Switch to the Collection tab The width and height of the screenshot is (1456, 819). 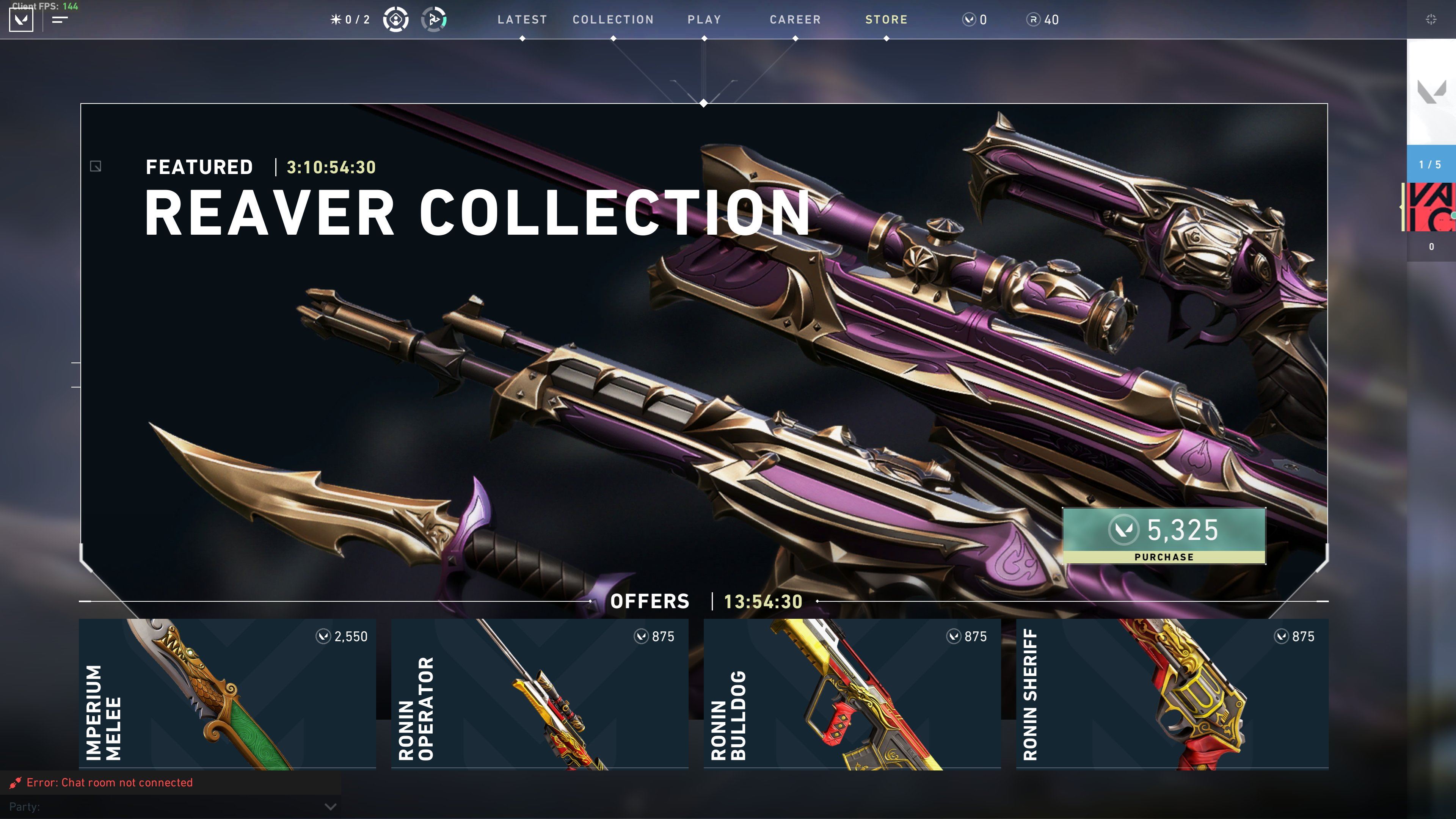point(613,20)
